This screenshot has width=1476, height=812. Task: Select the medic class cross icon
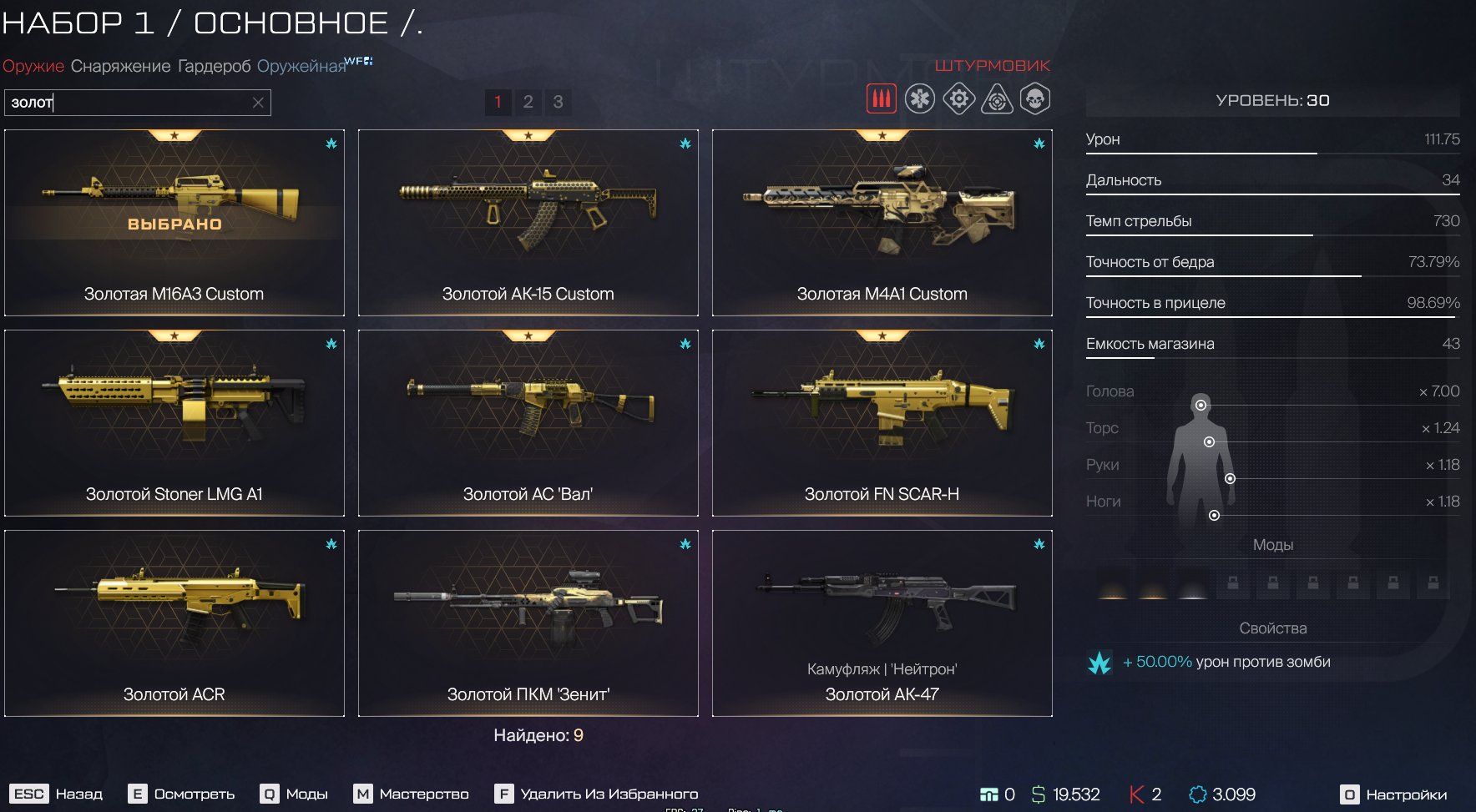tap(920, 99)
